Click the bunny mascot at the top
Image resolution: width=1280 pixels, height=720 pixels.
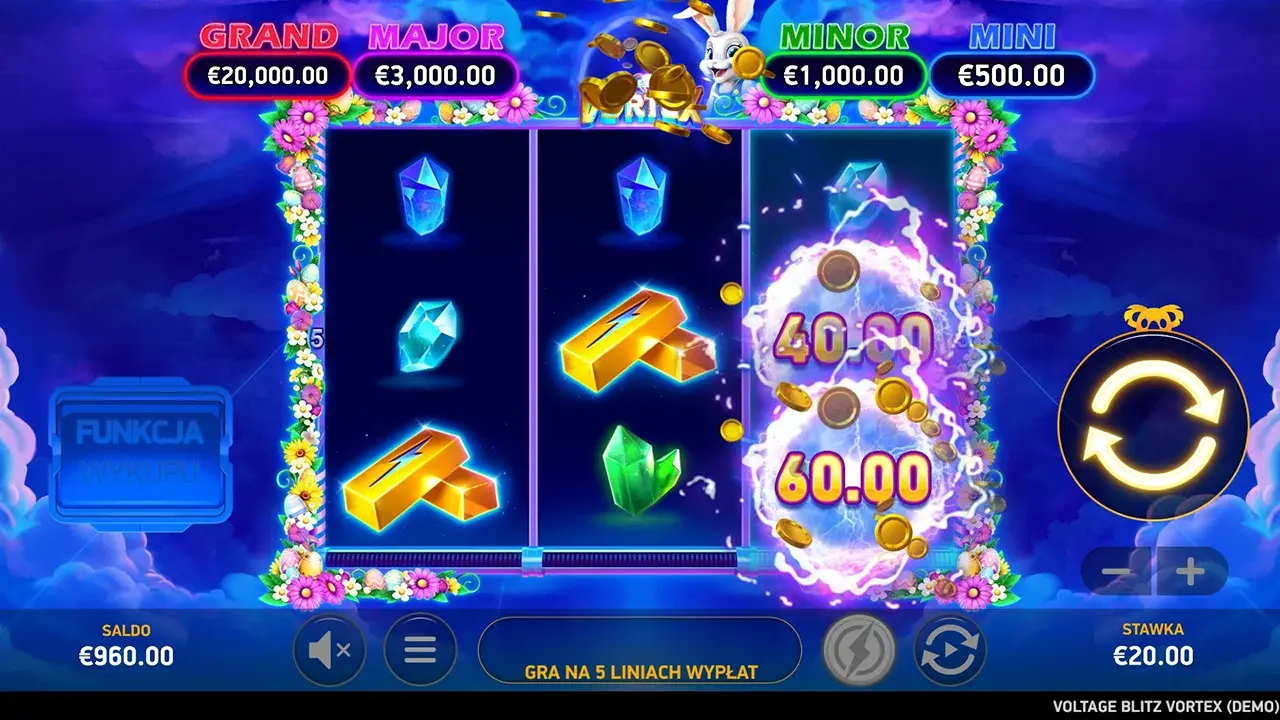(720, 55)
